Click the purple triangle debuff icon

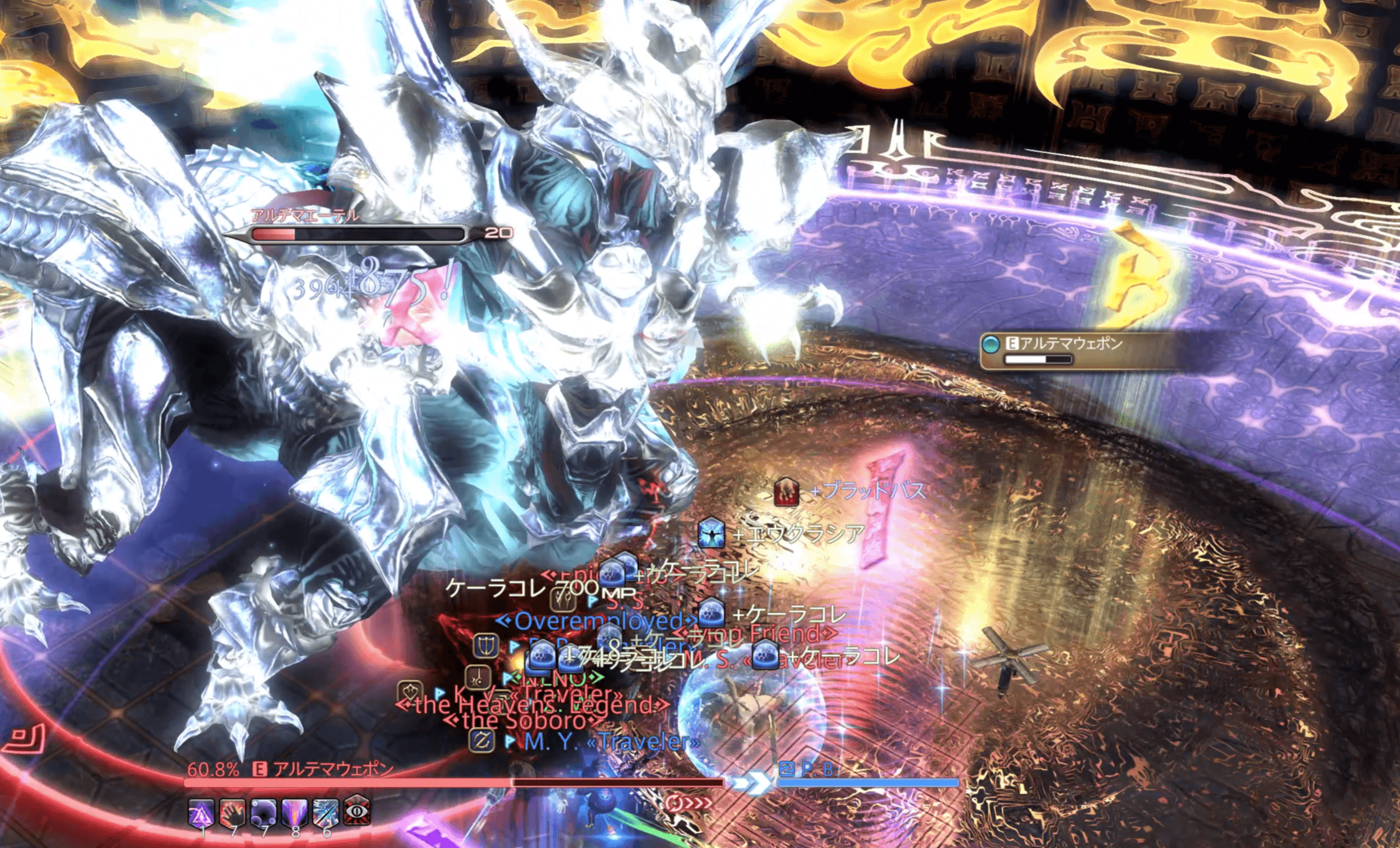(x=201, y=812)
